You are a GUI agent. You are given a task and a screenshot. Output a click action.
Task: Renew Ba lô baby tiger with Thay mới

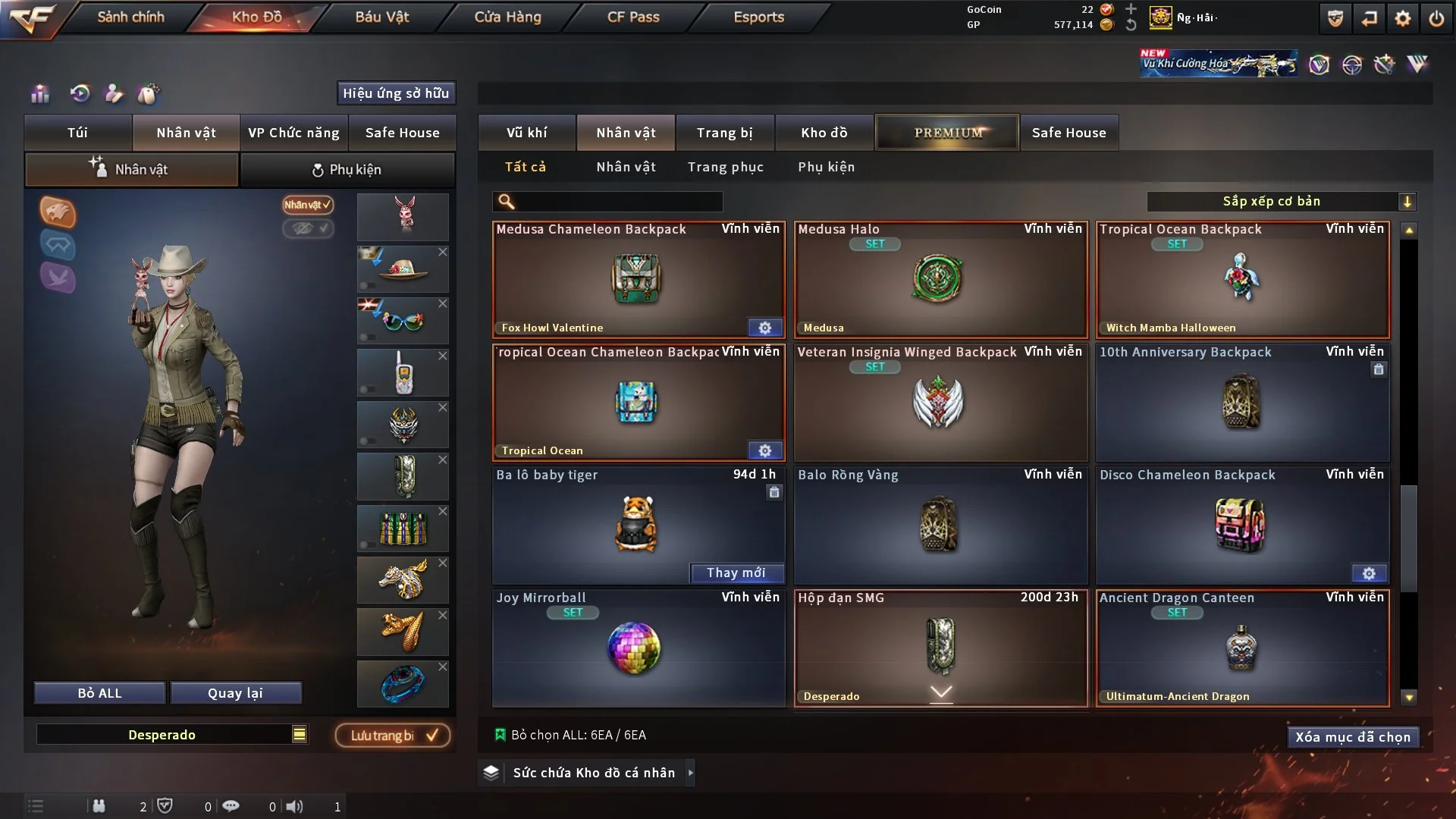click(x=736, y=573)
